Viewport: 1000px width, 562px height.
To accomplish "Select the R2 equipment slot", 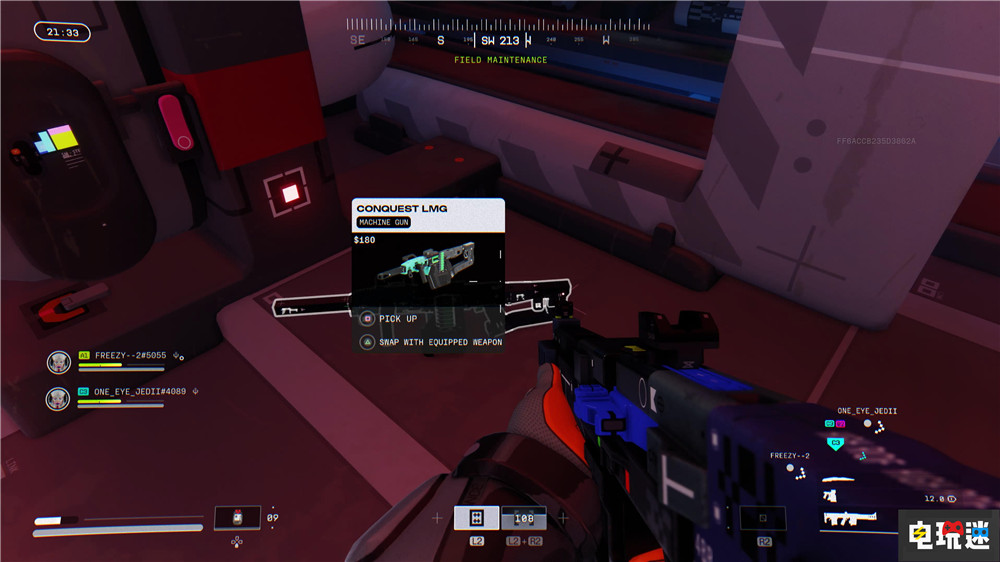I will point(762,518).
